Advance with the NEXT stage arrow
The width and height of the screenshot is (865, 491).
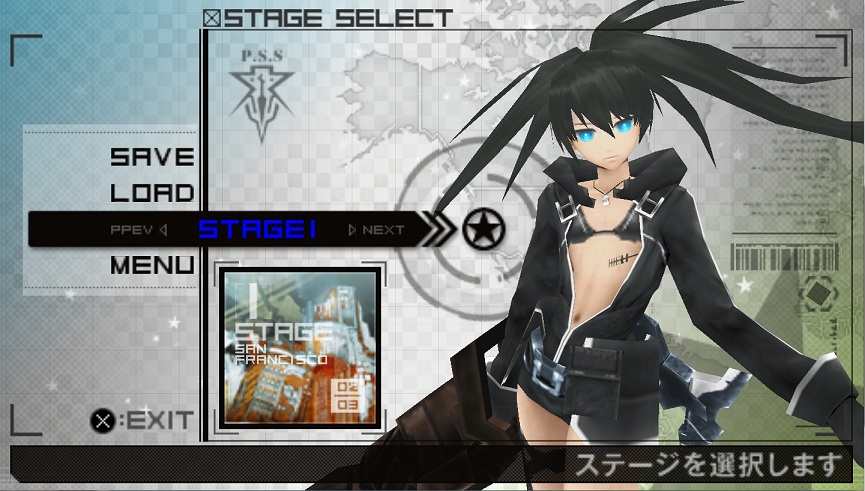376,230
